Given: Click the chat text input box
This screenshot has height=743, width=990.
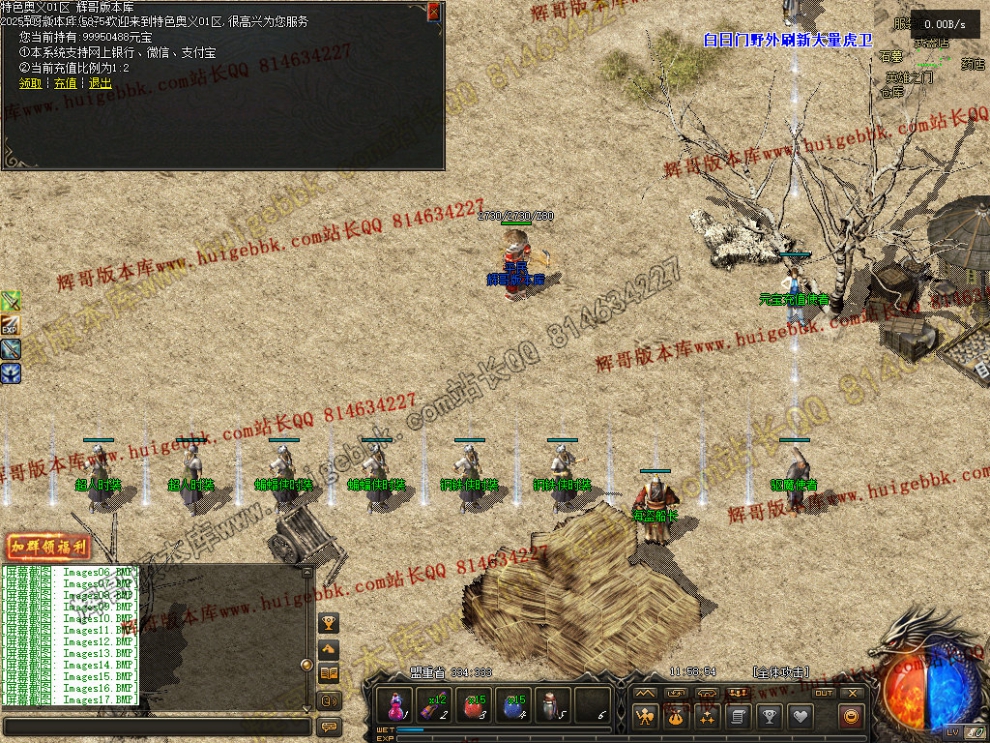Looking at the screenshot, I should tap(155, 724).
